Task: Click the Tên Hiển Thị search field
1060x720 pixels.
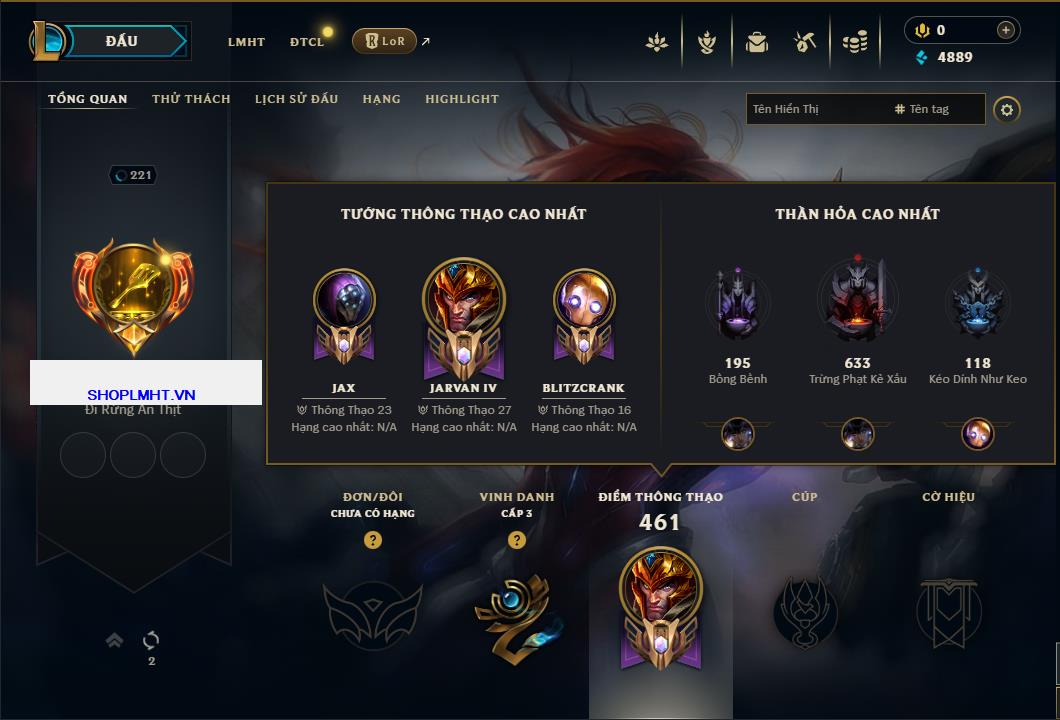Action: pyautogui.click(x=815, y=109)
